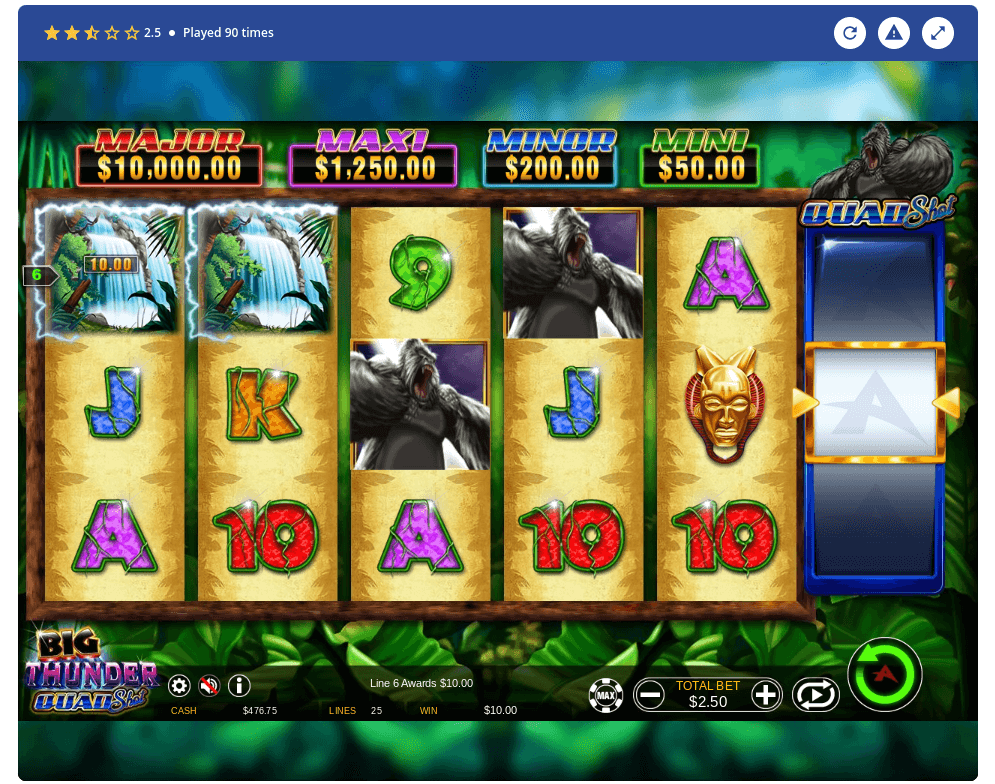
Task: Select the line 6 payline marker
Action: [x=38, y=275]
